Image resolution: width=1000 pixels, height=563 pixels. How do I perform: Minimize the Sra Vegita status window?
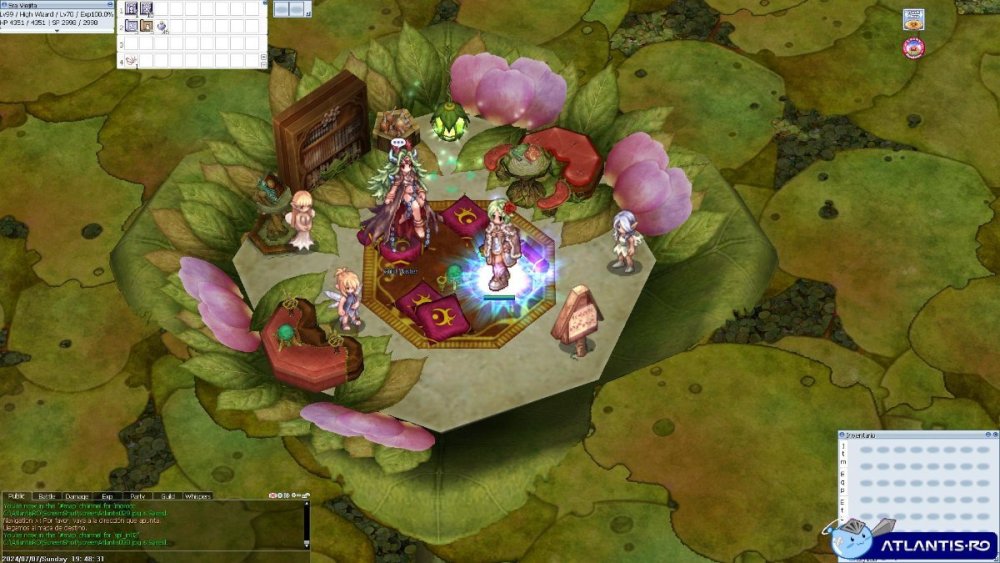click(x=108, y=4)
